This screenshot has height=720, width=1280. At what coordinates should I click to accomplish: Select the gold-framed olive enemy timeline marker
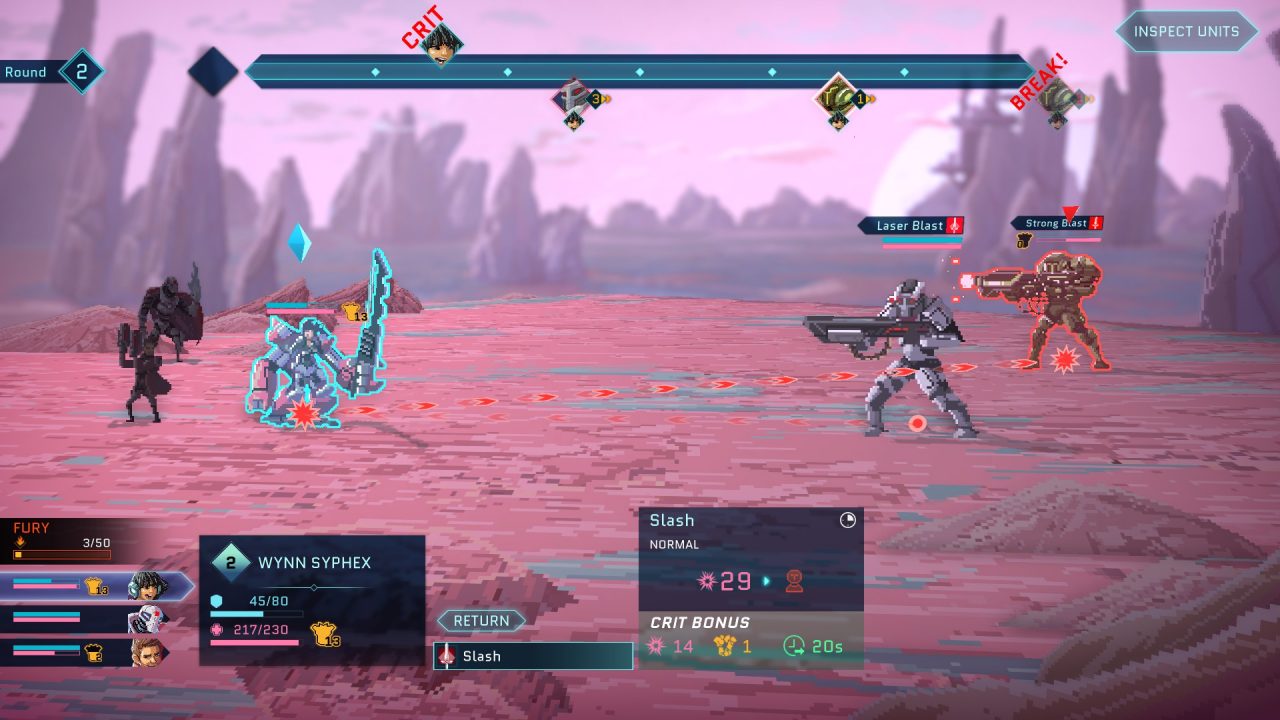pos(836,97)
